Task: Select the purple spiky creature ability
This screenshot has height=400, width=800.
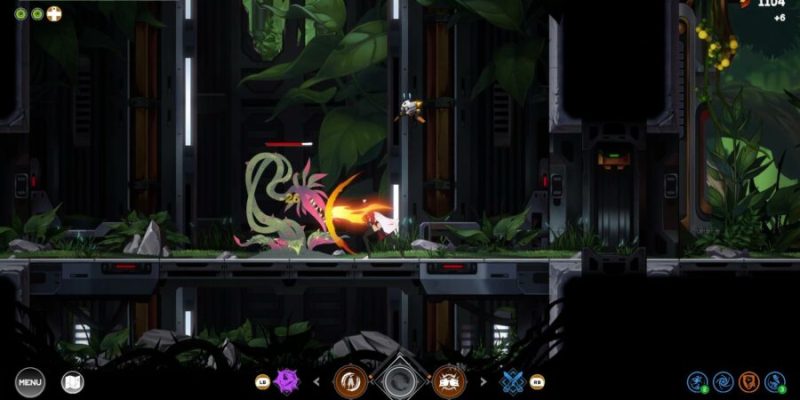Action: point(288,381)
